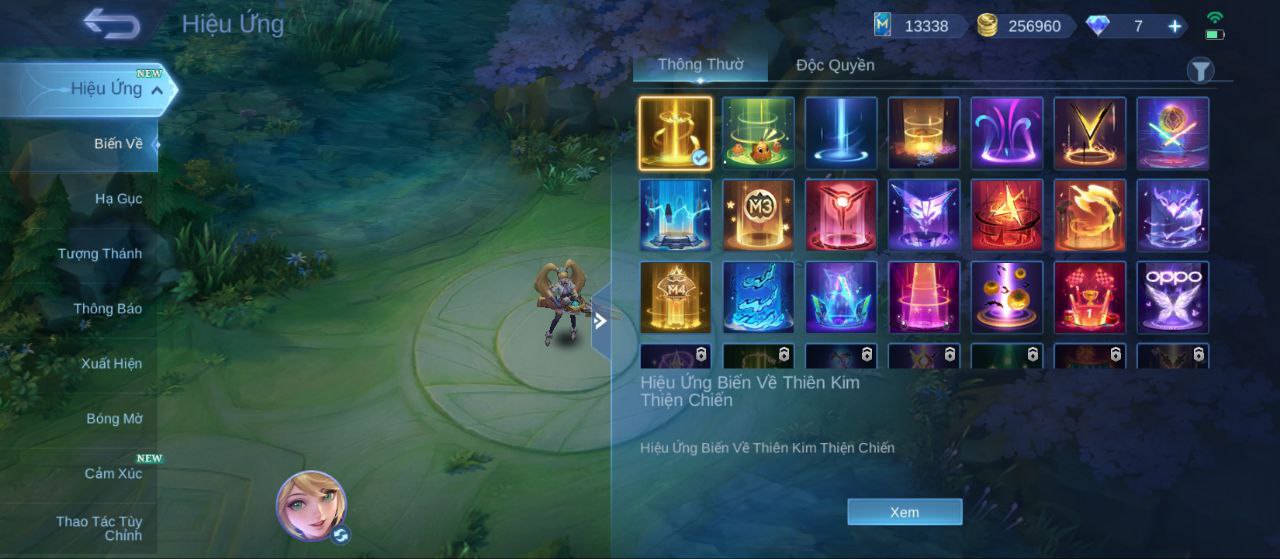The height and width of the screenshot is (559, 1280).
Task: Collapse the effects panel with the arrow
Action: pos(600,321)
